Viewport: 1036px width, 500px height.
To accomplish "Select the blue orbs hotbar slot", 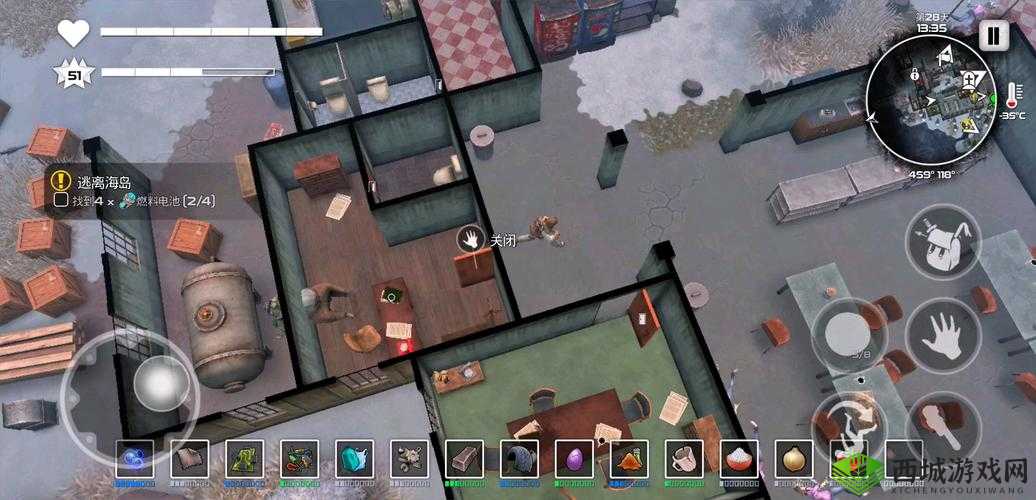I will click(x=135, y=459).
